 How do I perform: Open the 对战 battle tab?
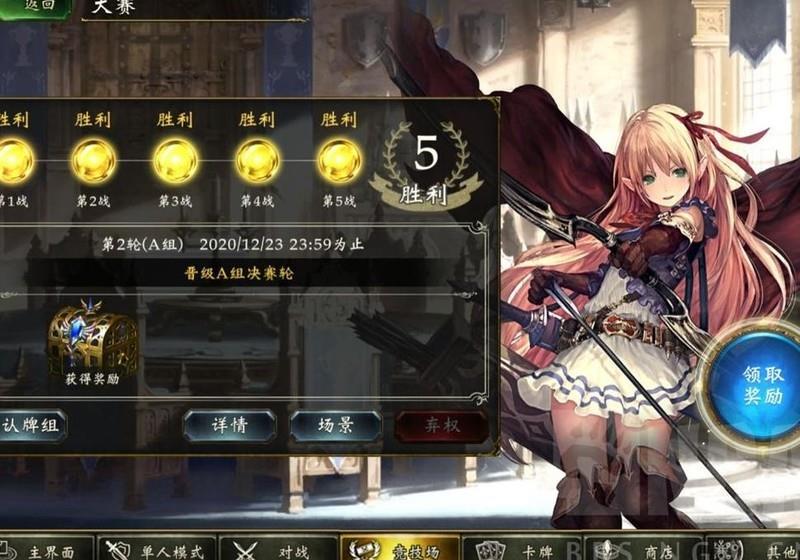click(278, 548)
